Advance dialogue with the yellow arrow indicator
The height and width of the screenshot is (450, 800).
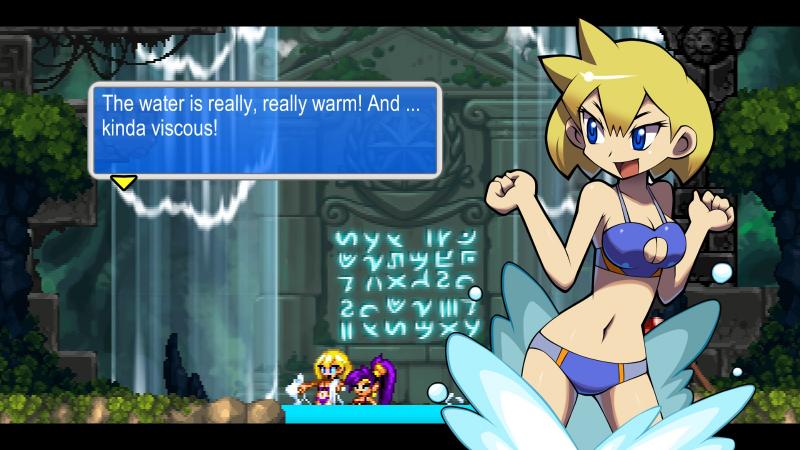point(124,182)
